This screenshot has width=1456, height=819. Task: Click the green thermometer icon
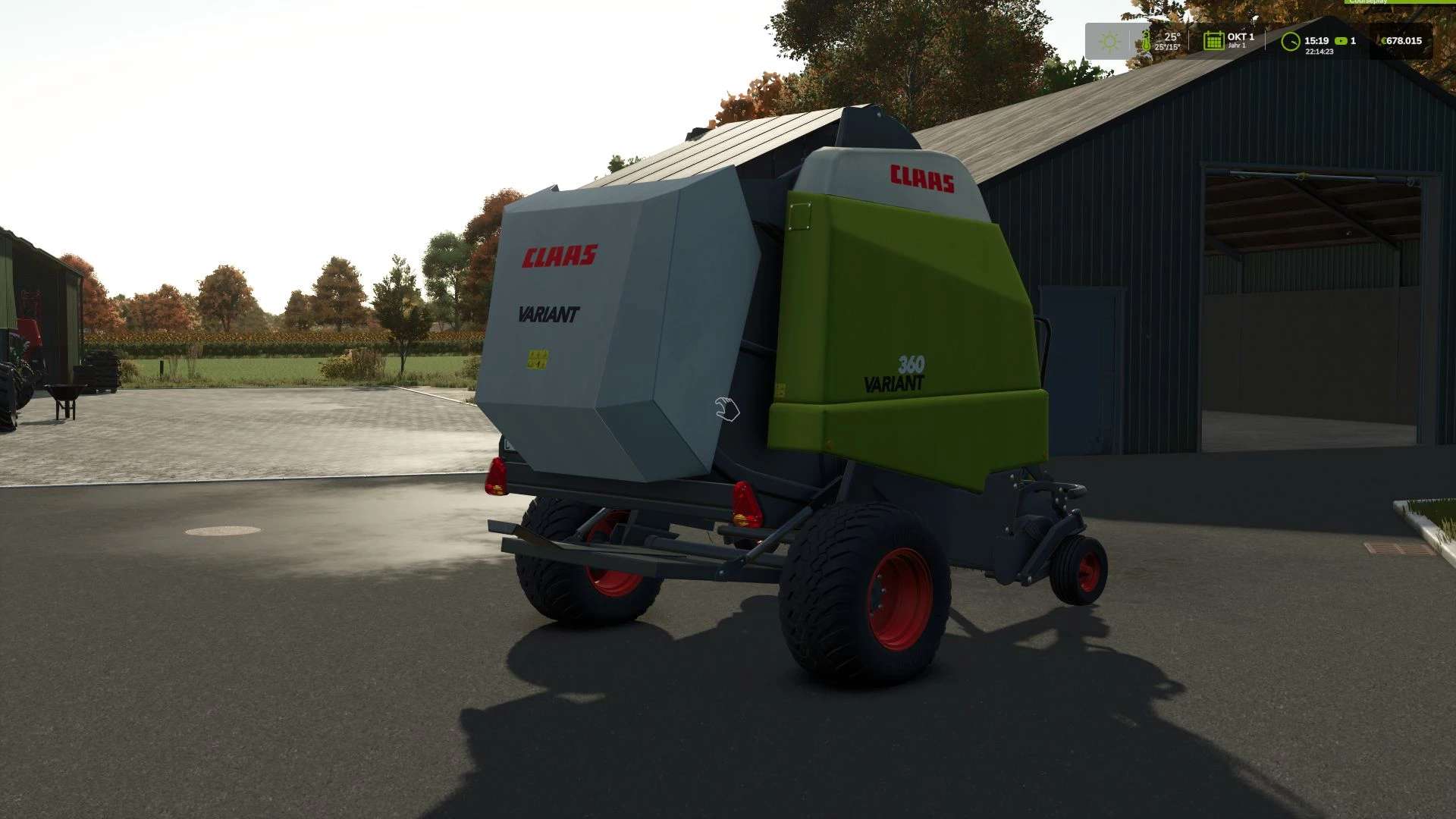[1145, 42]
